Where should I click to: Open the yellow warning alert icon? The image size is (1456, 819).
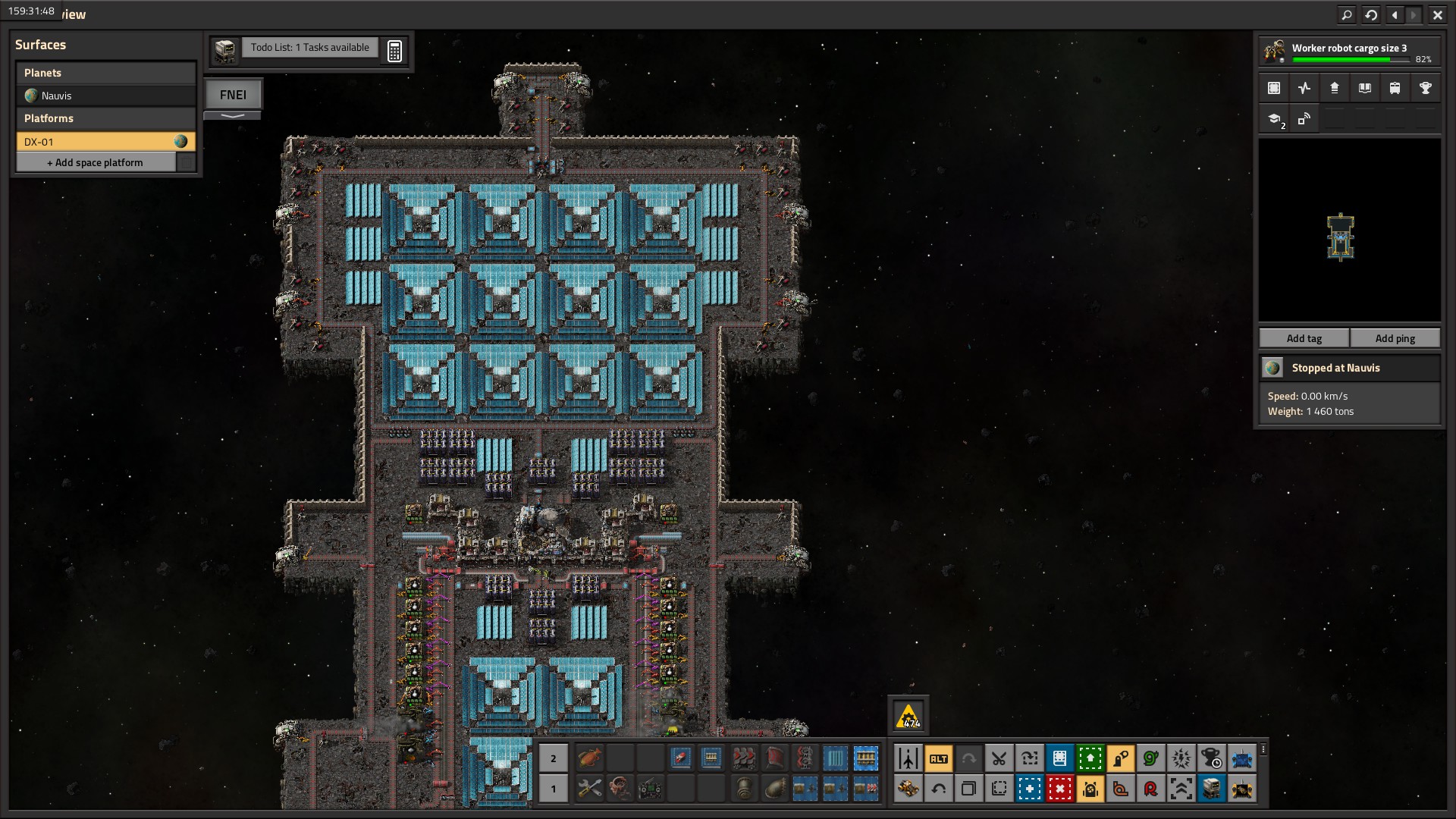click(908, 716)
